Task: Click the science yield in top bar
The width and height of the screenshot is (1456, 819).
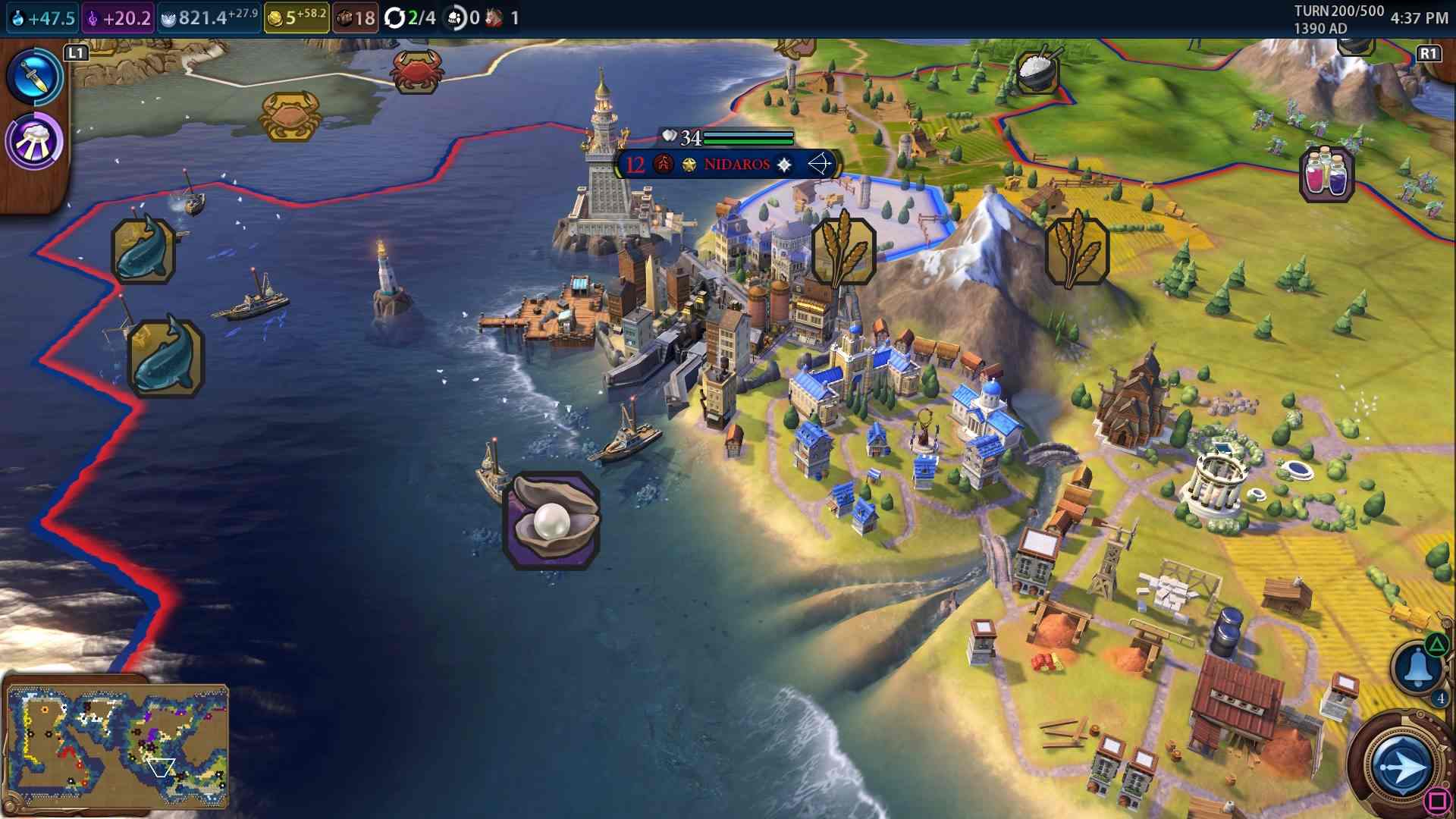Action: 43,17
